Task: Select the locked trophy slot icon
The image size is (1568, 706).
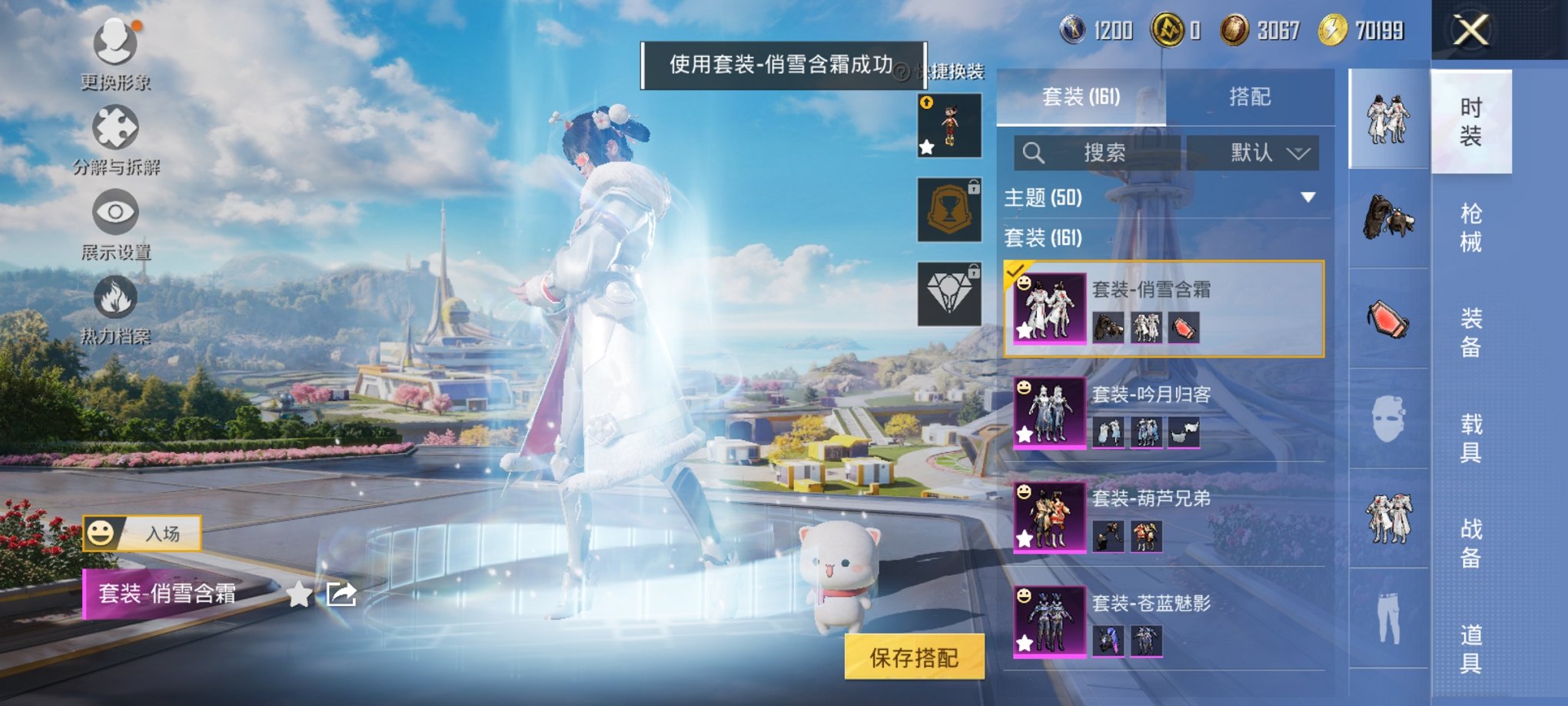Action: (949, 209)
